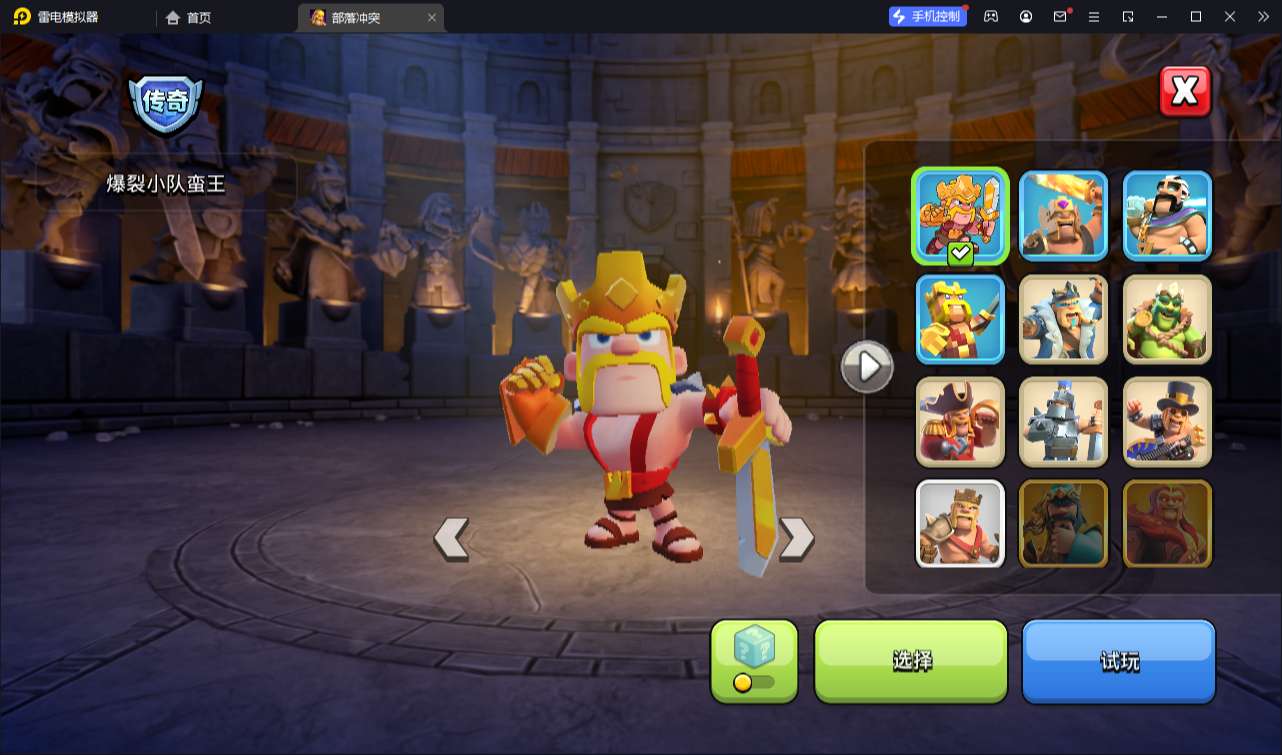
Task: Click the round grey play arrow button
Action: pos(867,367)
